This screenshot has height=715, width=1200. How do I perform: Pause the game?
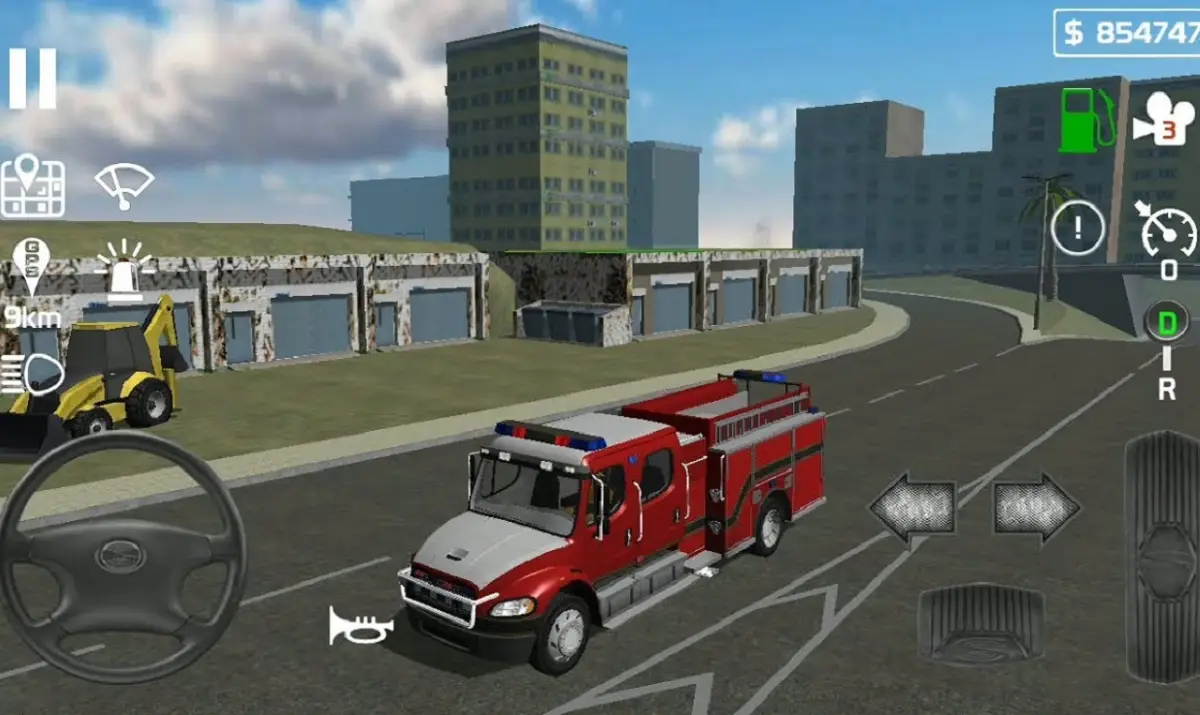tap(33, 78)
